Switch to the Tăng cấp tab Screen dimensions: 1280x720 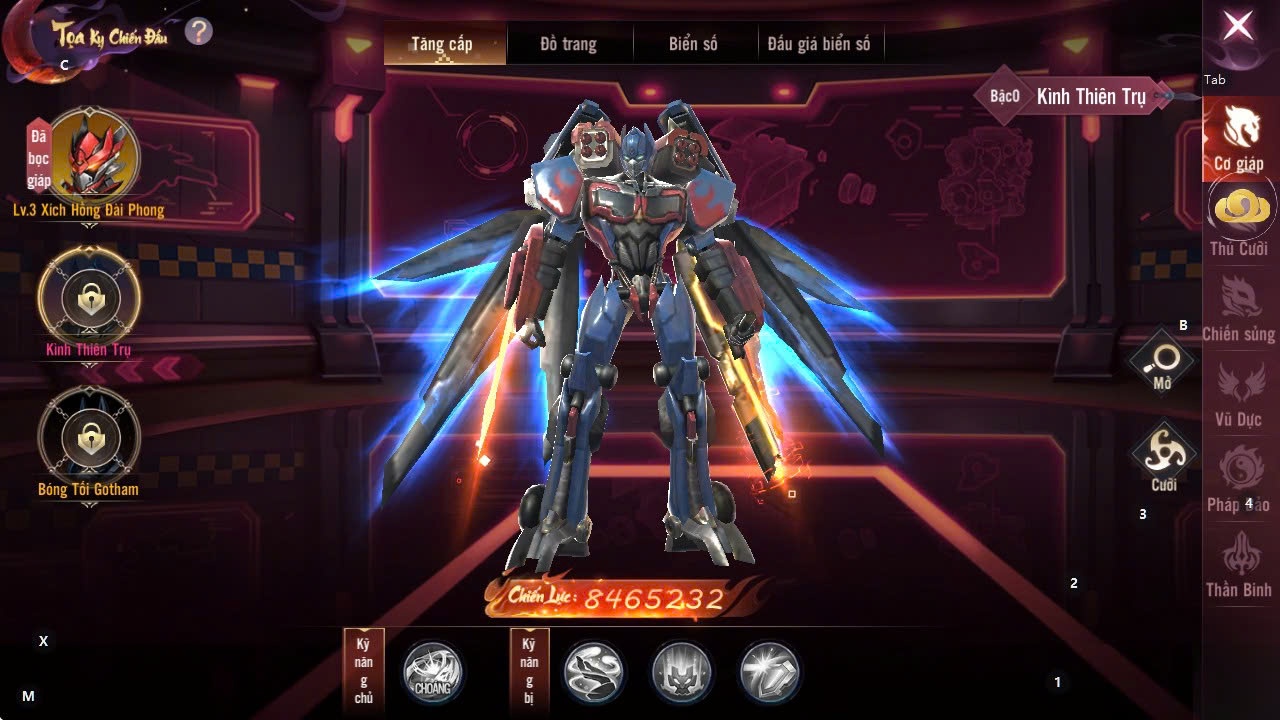(442, 44)
